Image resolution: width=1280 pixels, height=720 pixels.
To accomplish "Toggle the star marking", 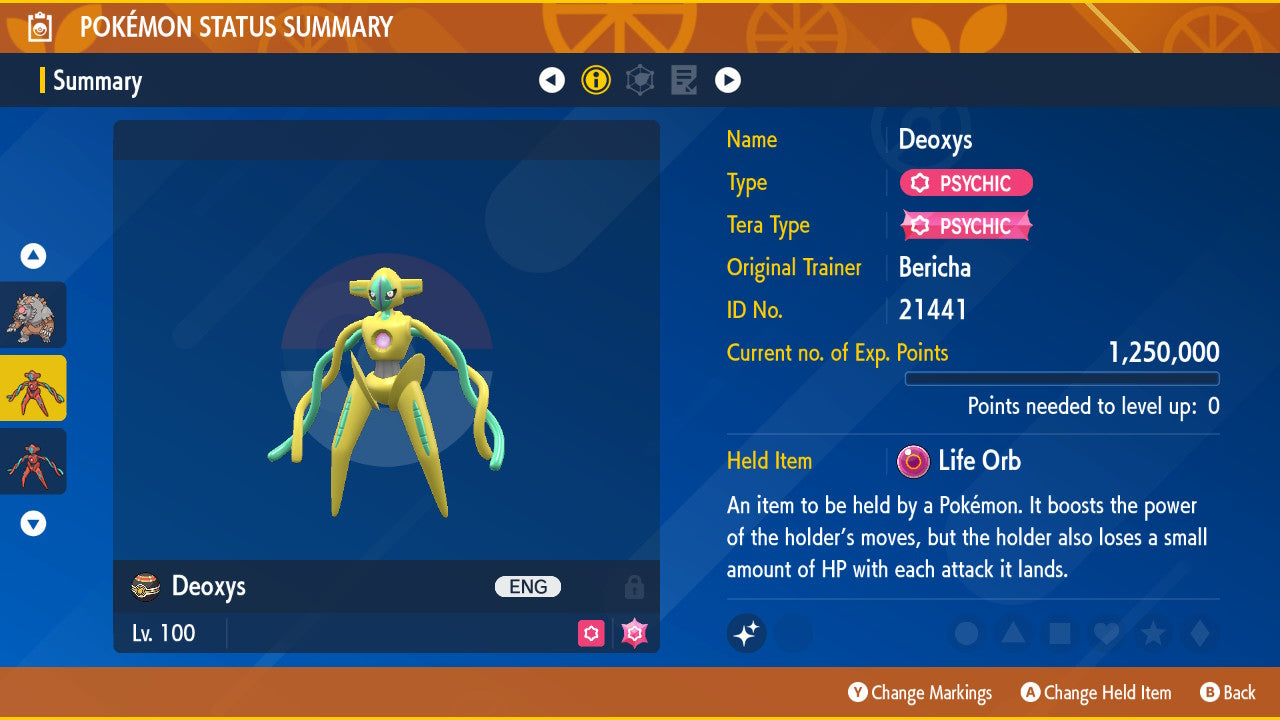I will coord(1152,633).
